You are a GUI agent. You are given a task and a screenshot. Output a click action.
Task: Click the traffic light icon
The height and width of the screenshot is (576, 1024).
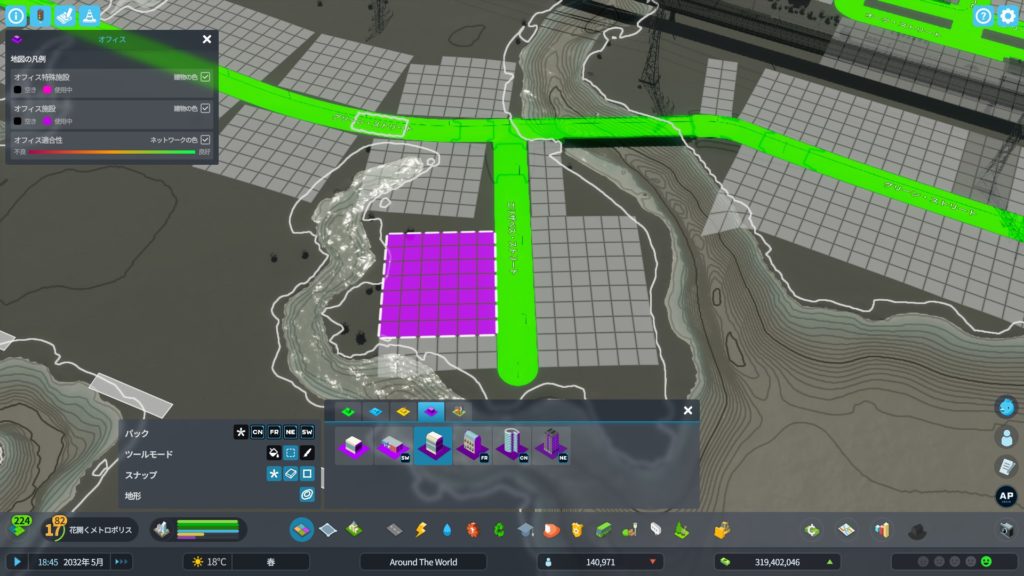[x=39, y=16]
